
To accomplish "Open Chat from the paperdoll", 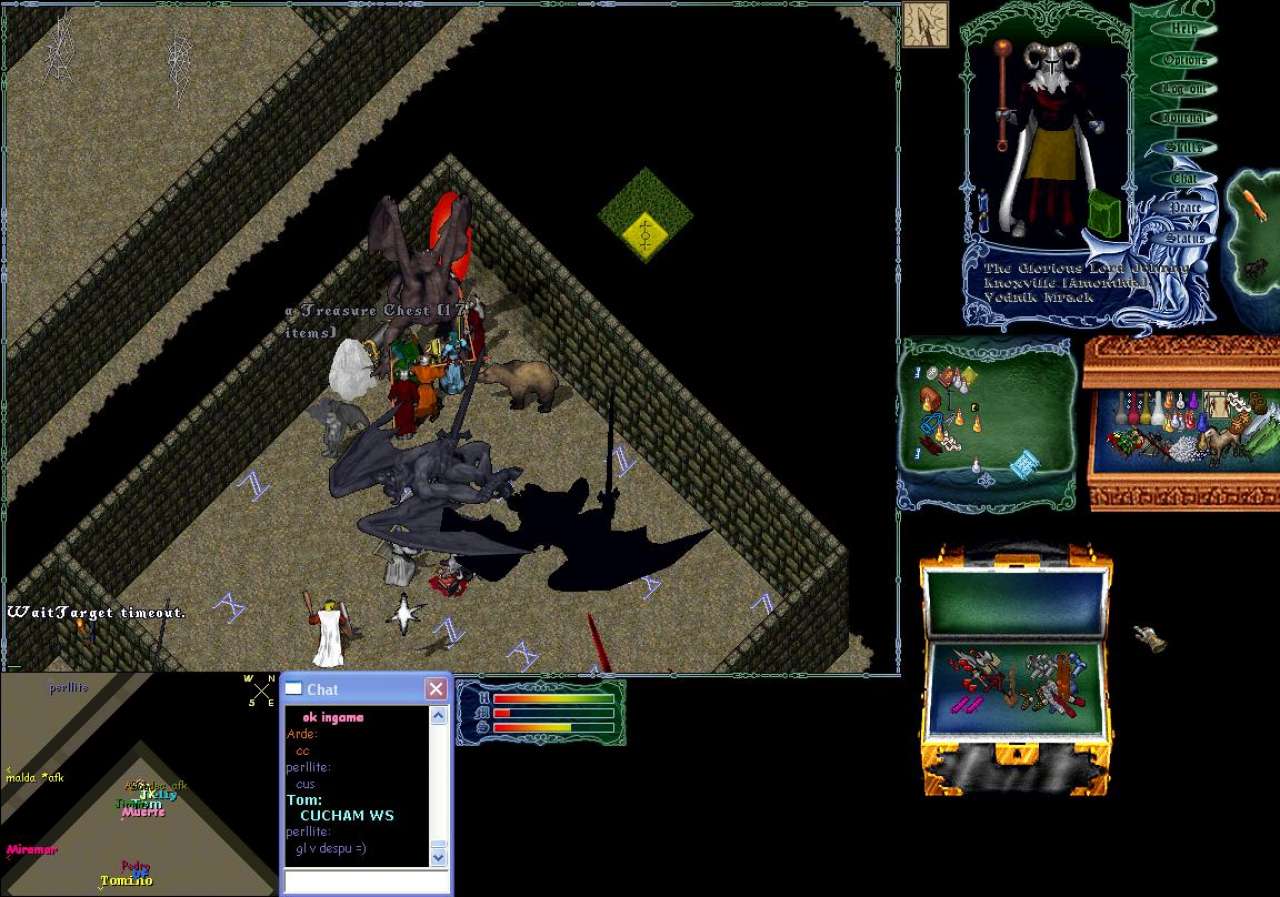I will click(1184, 179).
